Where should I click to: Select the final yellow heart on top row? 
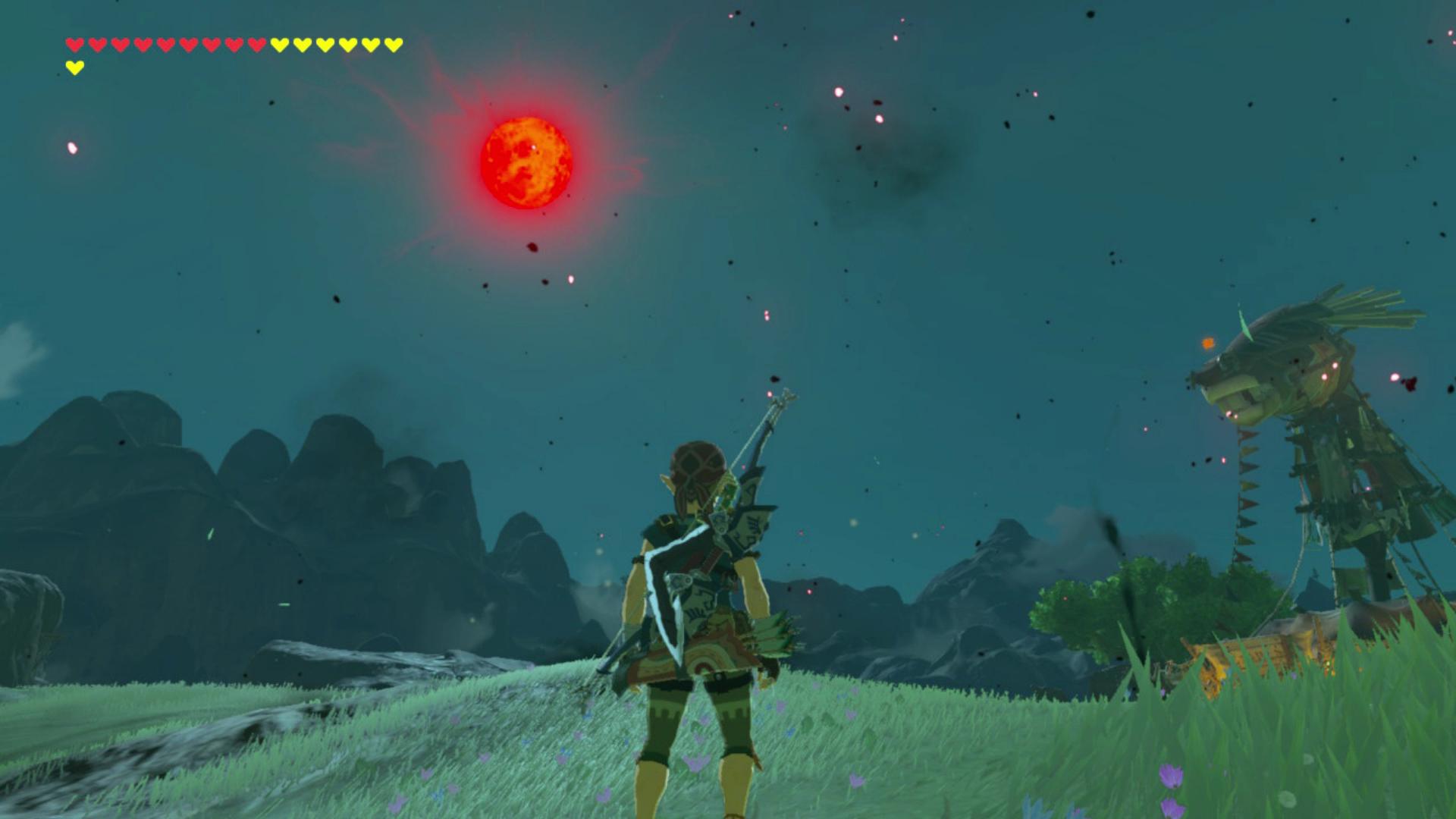pos(391,45)
